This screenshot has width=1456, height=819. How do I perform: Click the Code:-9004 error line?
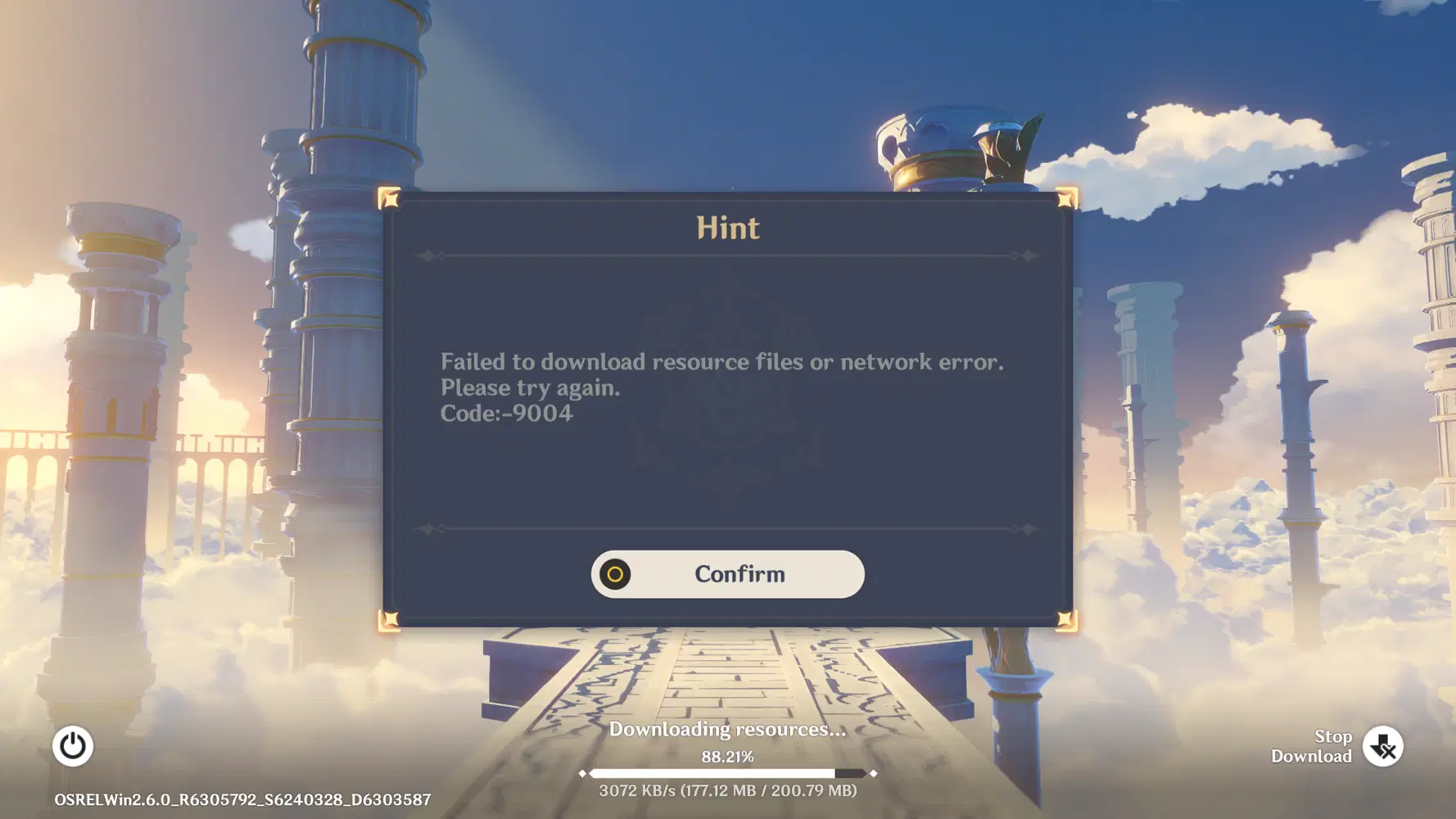pos(508,414)
